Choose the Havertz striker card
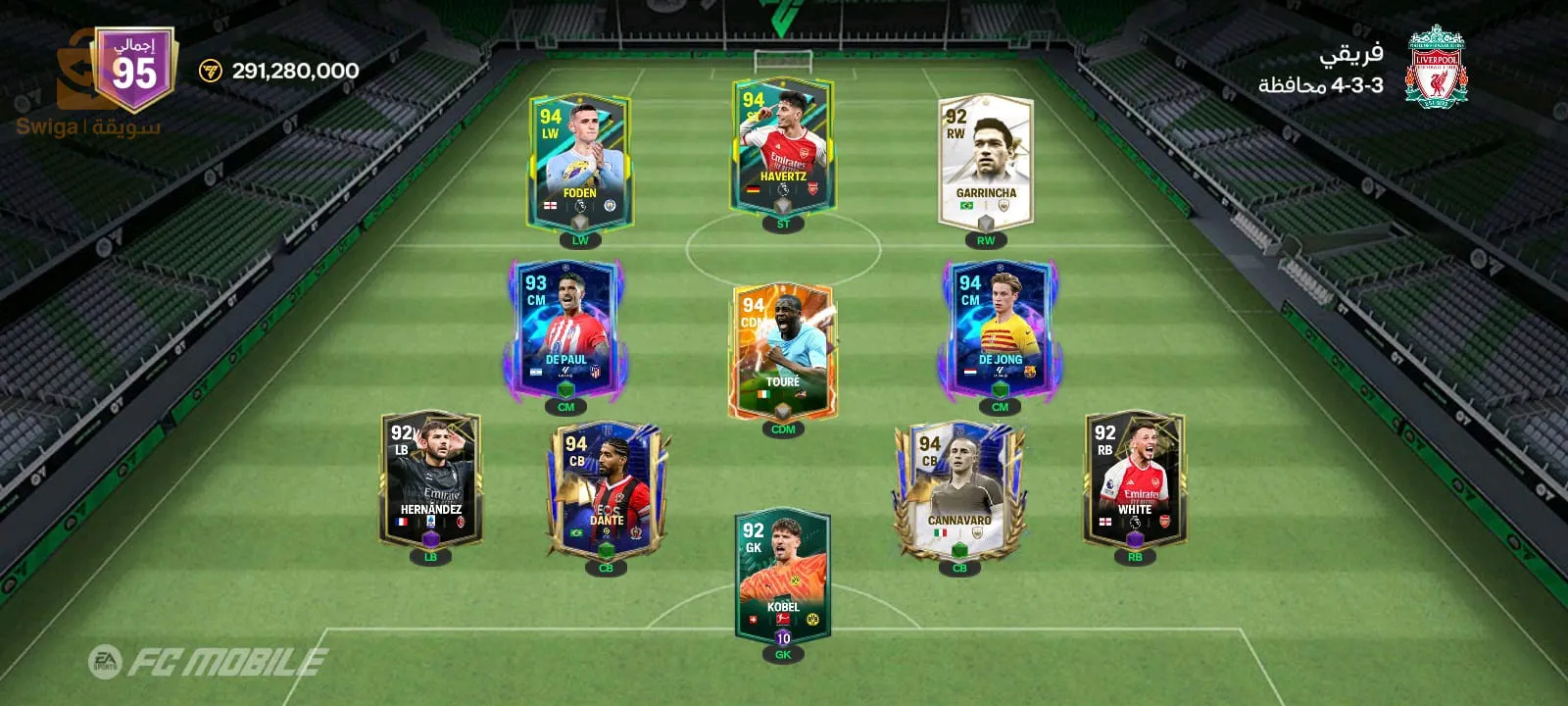This screenshot has width=1568, height=706. pos(782,147)
